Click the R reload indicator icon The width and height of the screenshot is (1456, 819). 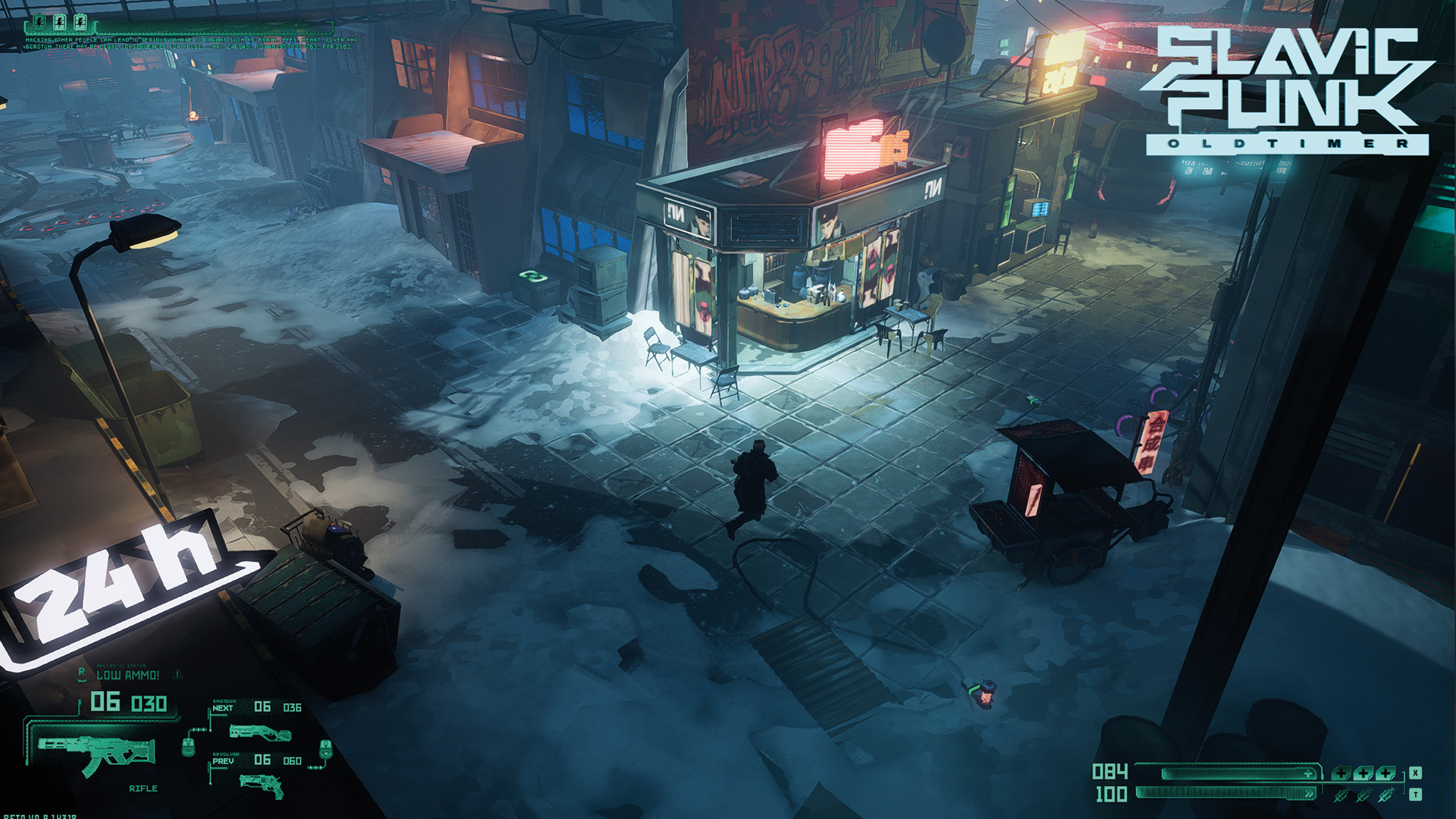(82, 671)
